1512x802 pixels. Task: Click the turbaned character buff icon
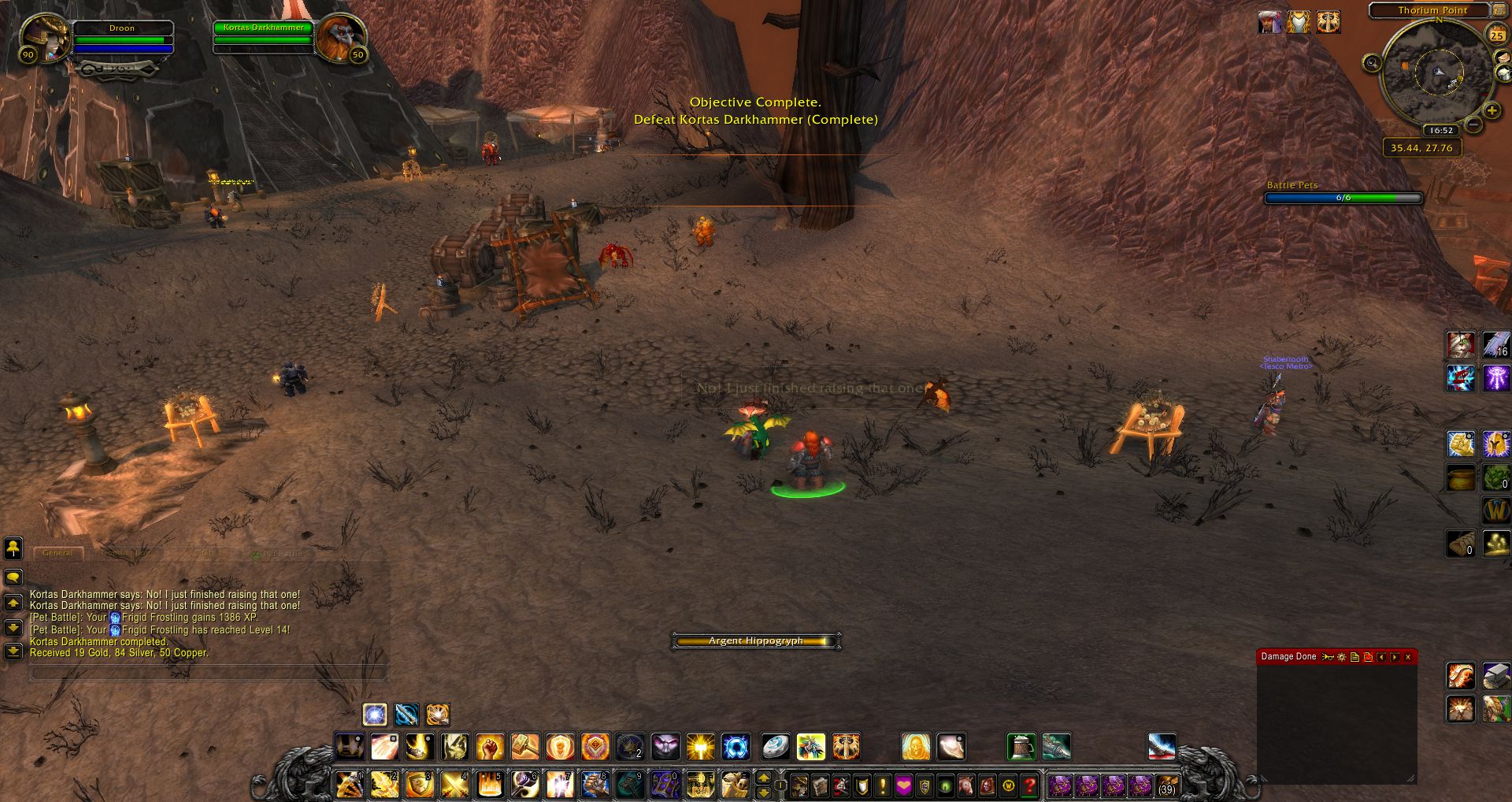tap(1269, 23)
